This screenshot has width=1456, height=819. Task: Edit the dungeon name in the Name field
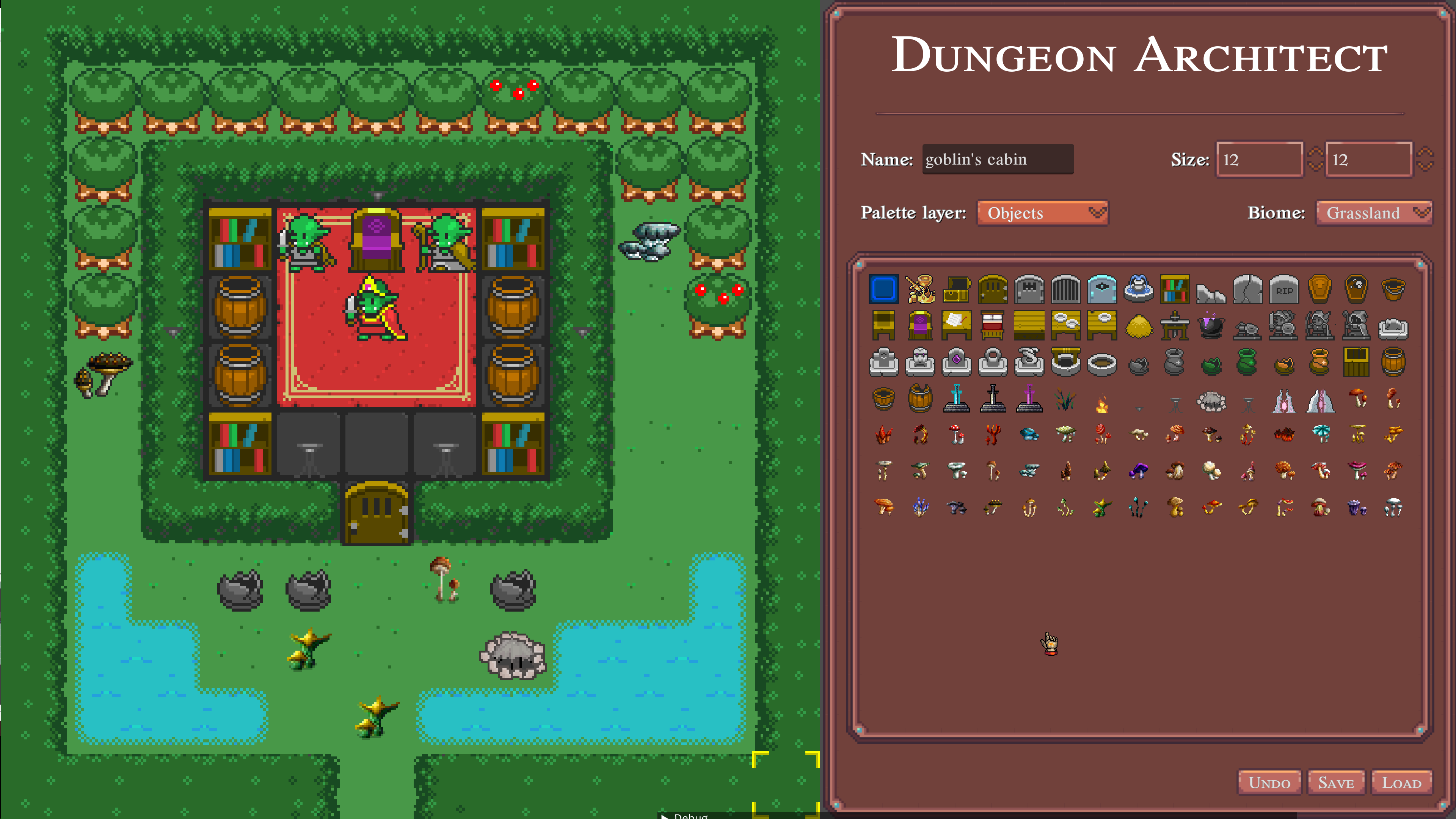pyautogui.click(x=998, y=159)
